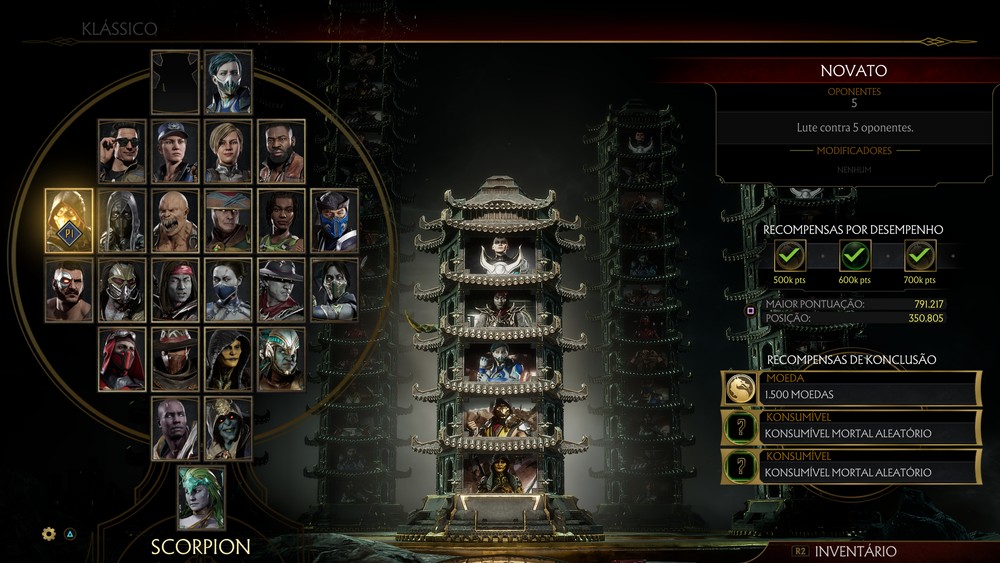Viewport: 1000px width, 563px height.
Task: Pick Kotal Kahn from the roster
Action: [x=281, y=358]
